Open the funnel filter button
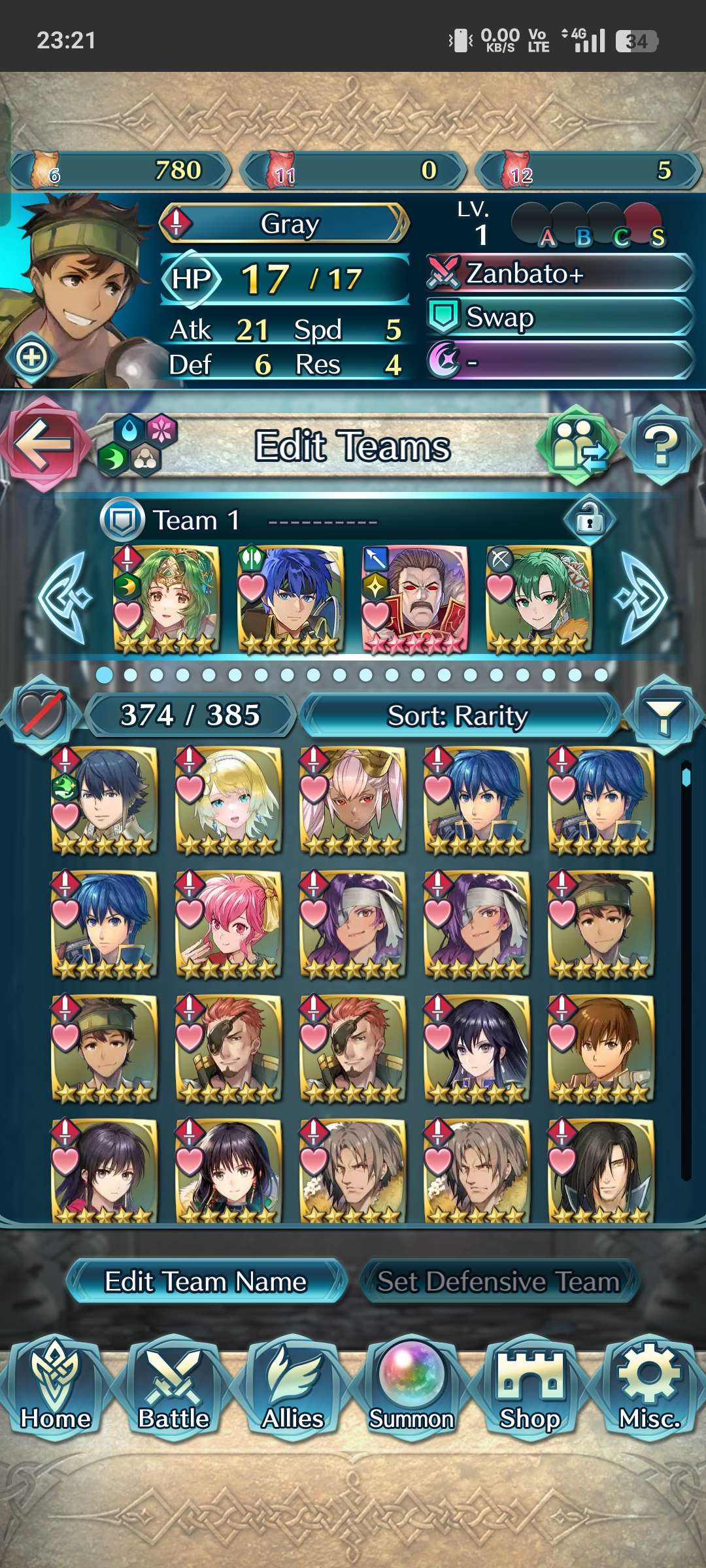Viewport: 706px width, 1568px height. point(663,716)
